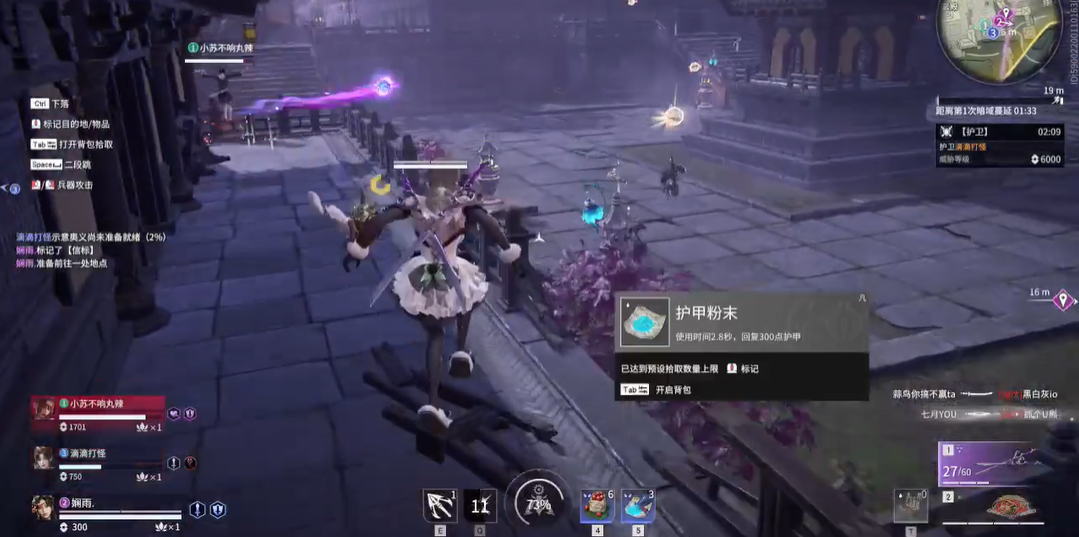Use the blue armor powder slot
Screen dimensions: 1079x537
click(x=637, y=506)
